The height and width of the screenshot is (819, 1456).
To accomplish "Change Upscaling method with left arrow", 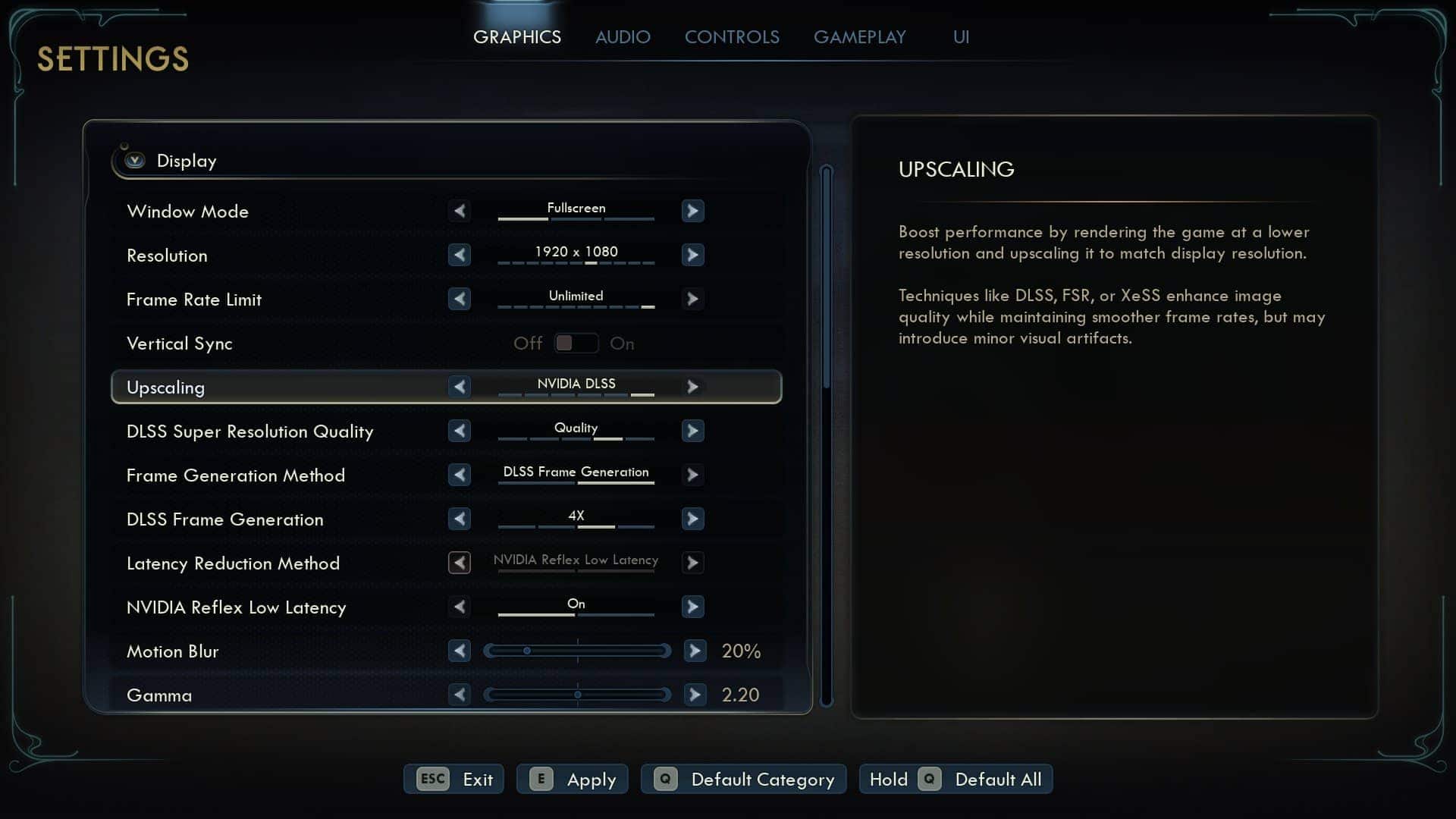I will point(460,387).
